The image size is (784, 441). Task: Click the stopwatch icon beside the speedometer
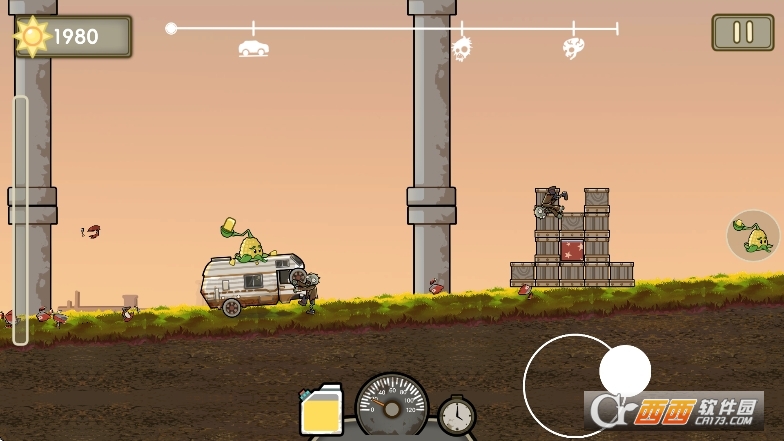(457, 415)
